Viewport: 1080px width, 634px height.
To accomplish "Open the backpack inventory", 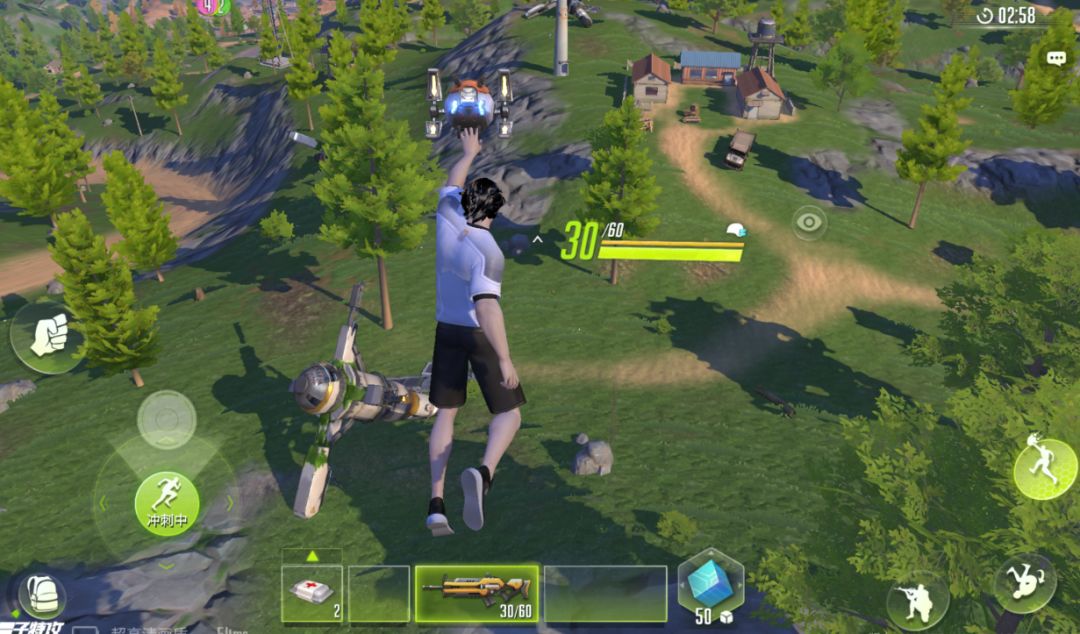I will pos(42,596).
